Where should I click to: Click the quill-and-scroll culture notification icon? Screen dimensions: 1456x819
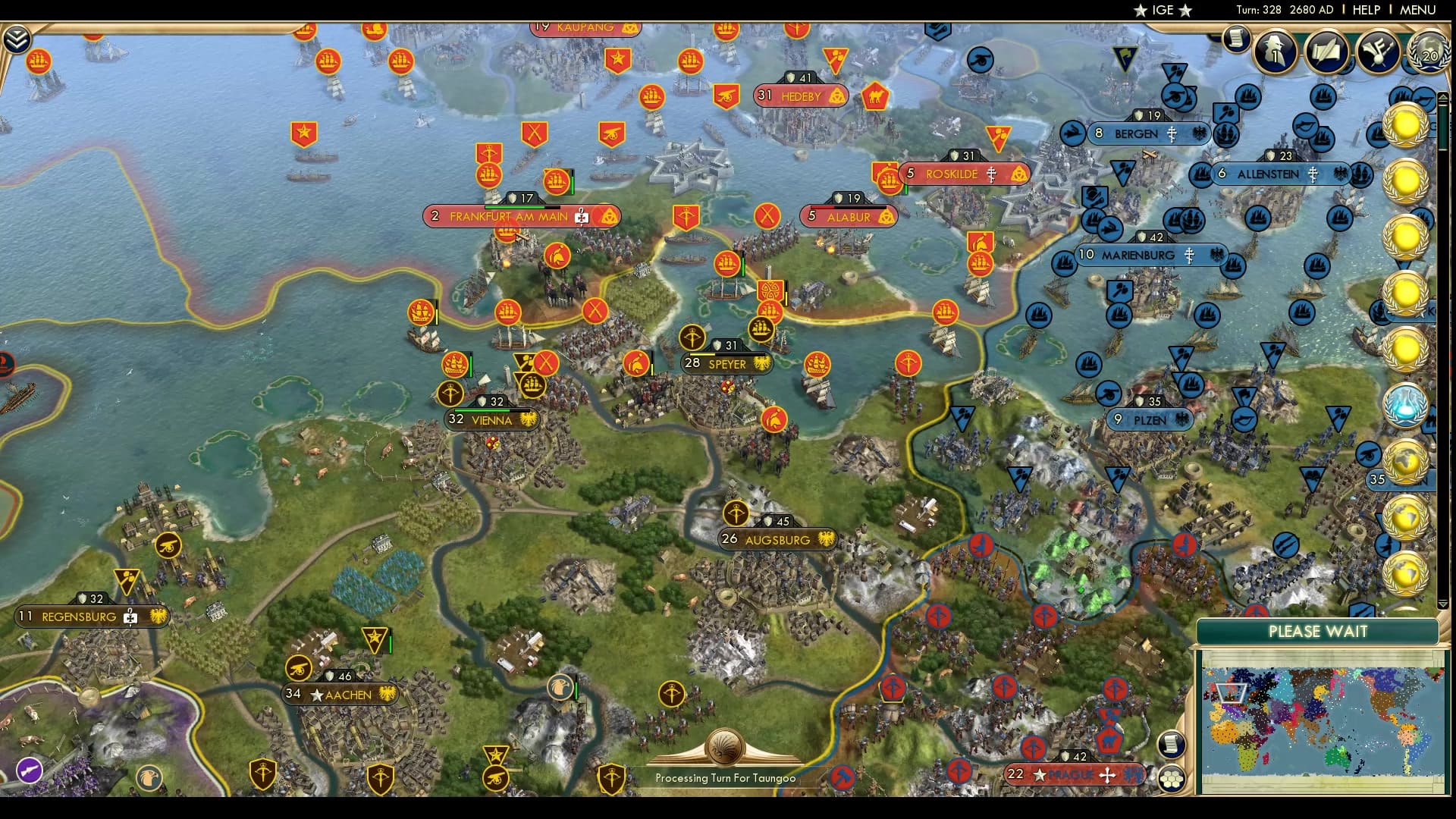coord(1326,53)
